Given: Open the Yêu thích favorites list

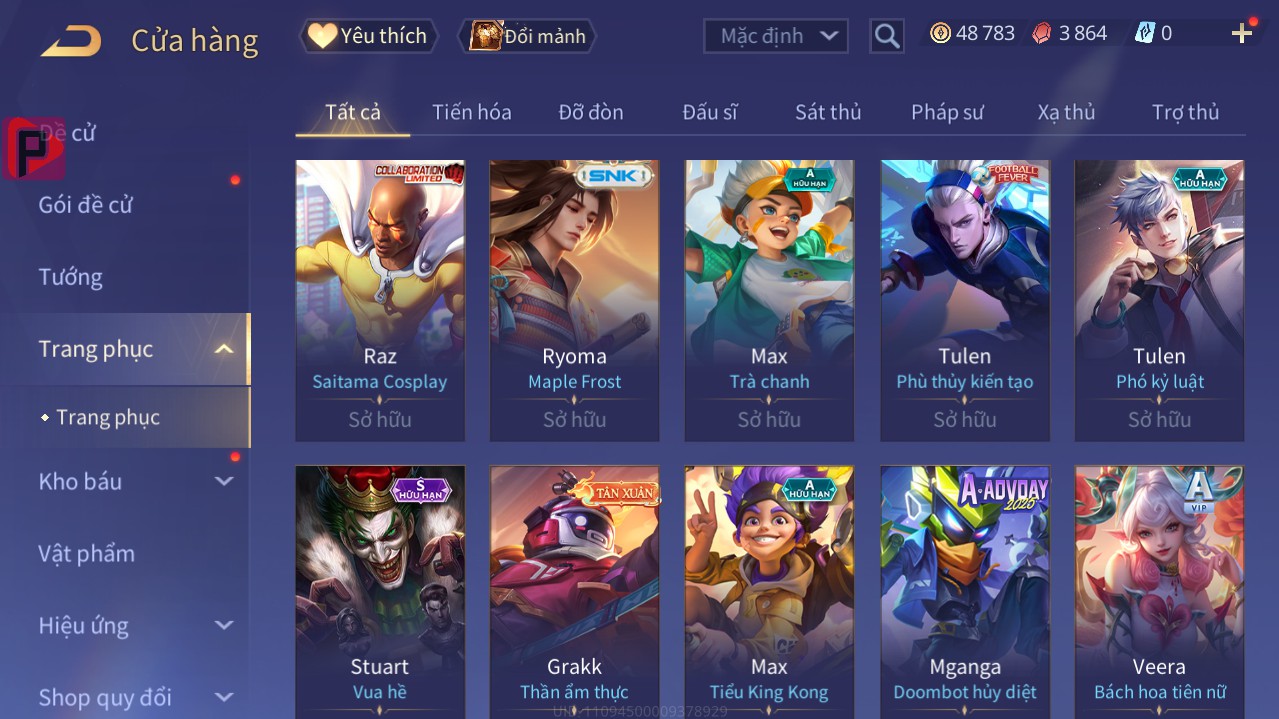Looking at the screenshot, I should [x=368, y=36].
